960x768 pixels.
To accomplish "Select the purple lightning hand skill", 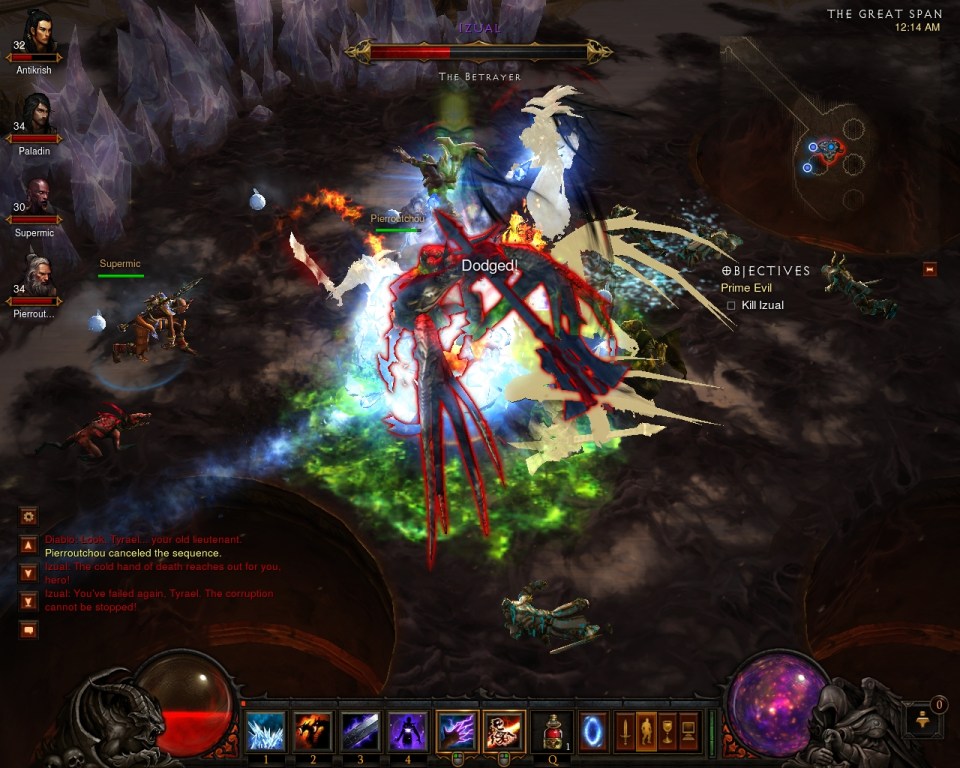I will (x=456, y=731).
